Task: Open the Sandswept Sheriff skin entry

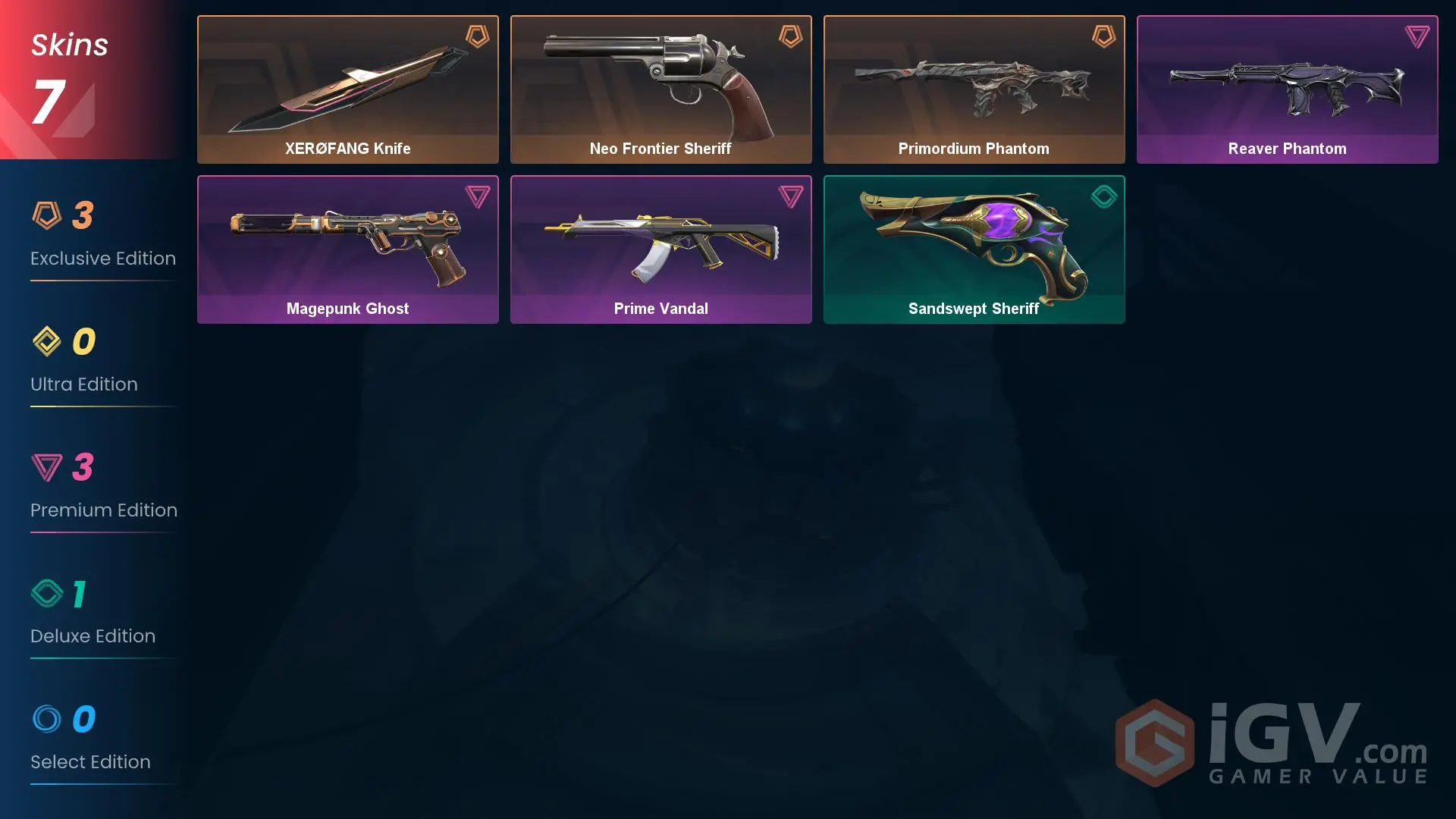Action: (974, 249)
